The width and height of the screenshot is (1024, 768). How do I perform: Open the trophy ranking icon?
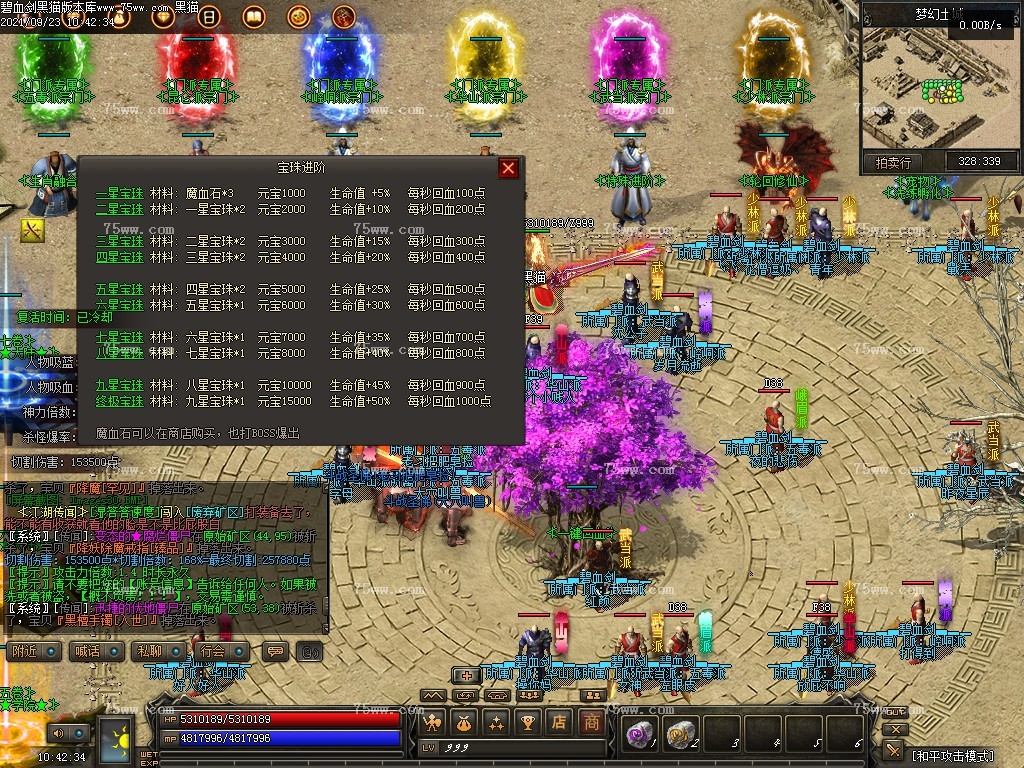(x=528, y=721)
